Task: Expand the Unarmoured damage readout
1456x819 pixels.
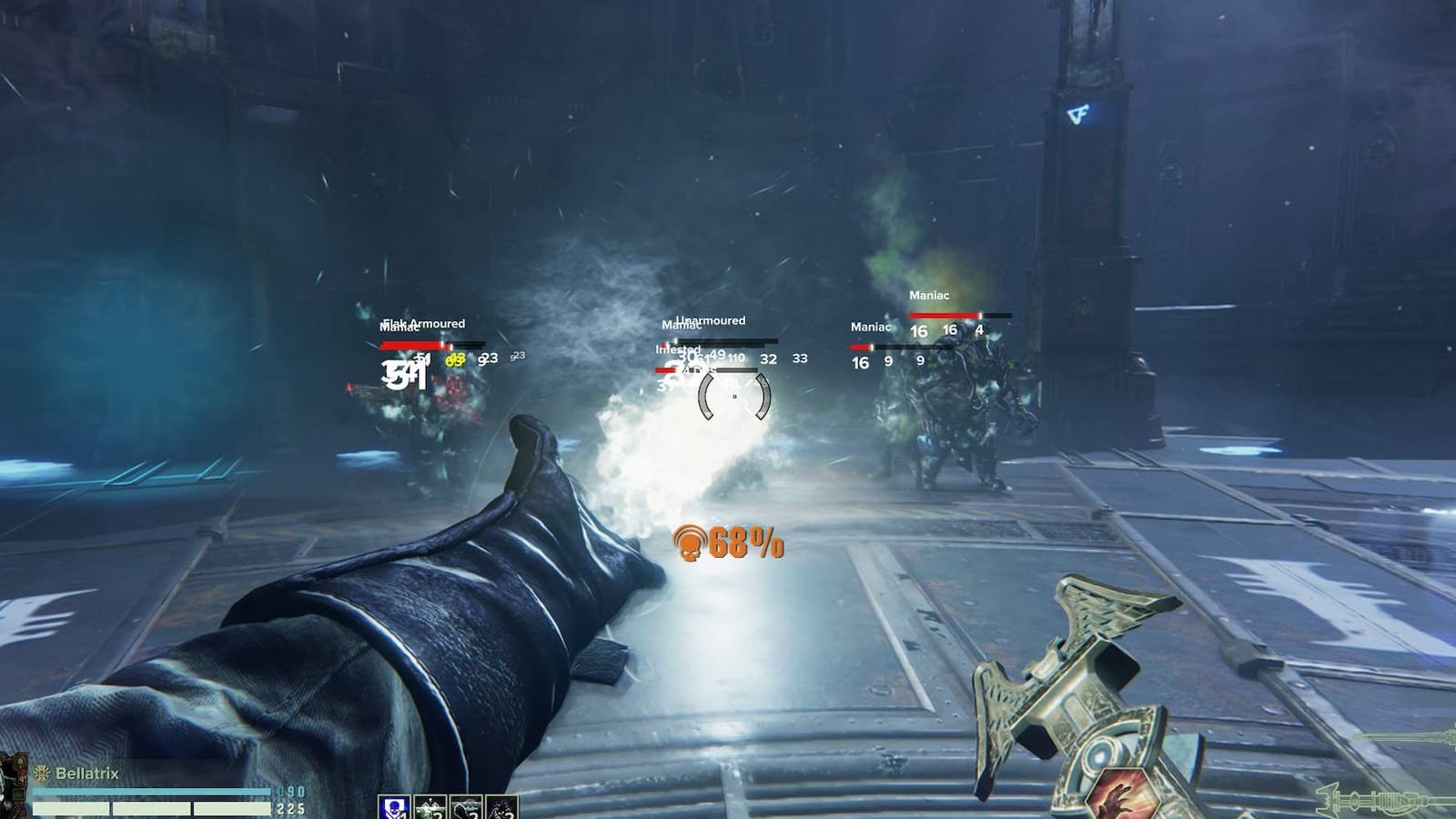Action: click(709, 320)
